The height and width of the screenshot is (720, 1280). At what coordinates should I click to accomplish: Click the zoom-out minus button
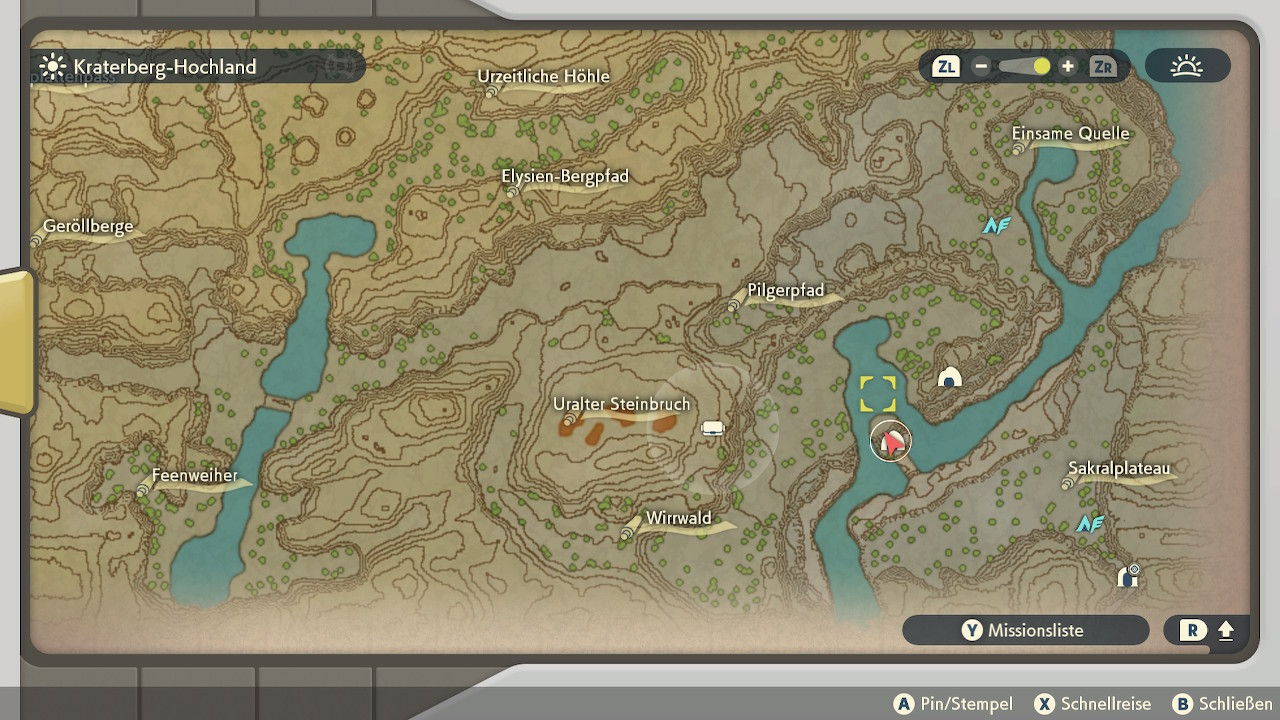pyautogui.click(x=981, y=67)
